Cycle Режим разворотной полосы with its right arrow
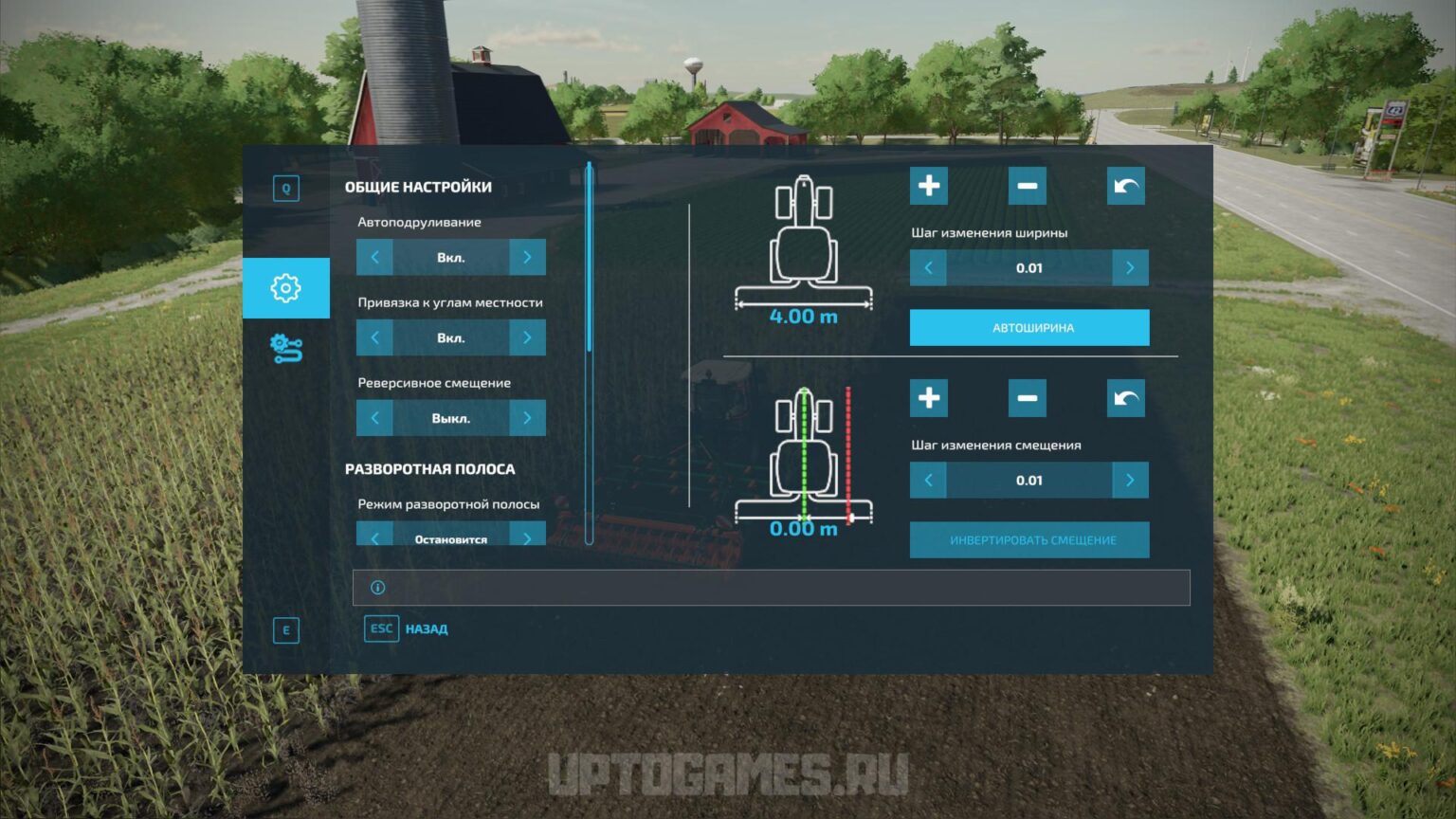Viewport: 1456px width, 819px height. pos(528,537)
